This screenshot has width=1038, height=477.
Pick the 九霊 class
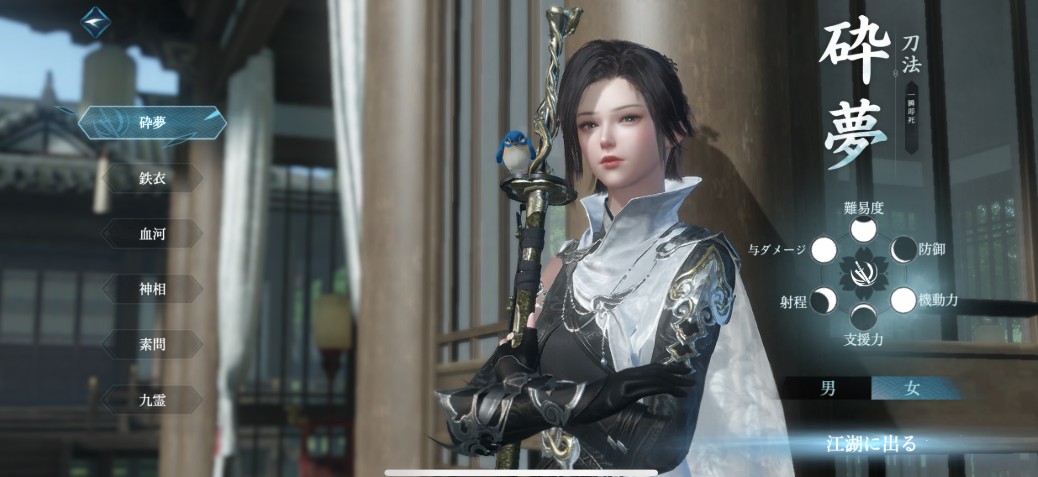coord(153,399)
